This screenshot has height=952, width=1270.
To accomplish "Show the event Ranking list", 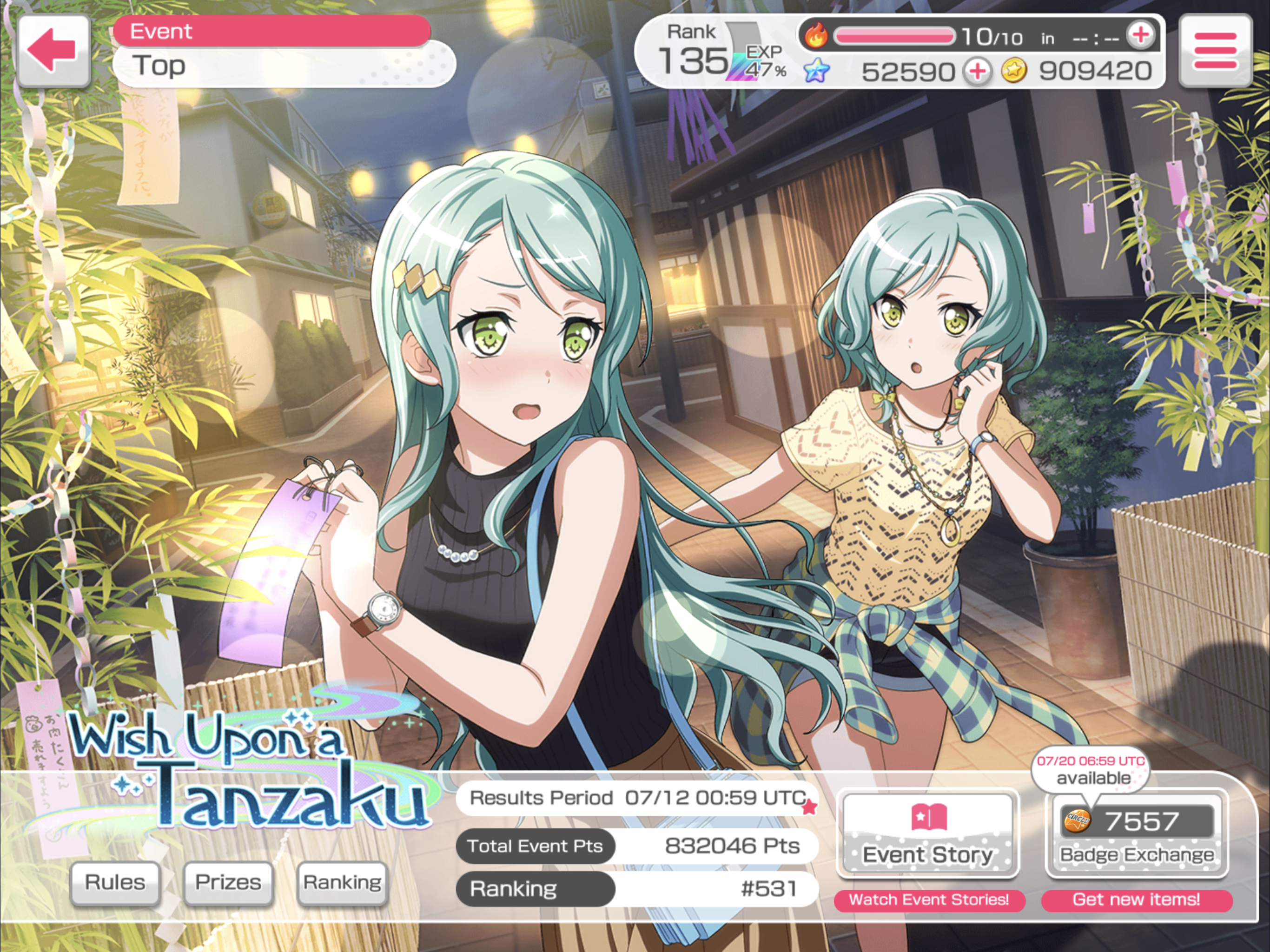I will click(x=342, y=883).
